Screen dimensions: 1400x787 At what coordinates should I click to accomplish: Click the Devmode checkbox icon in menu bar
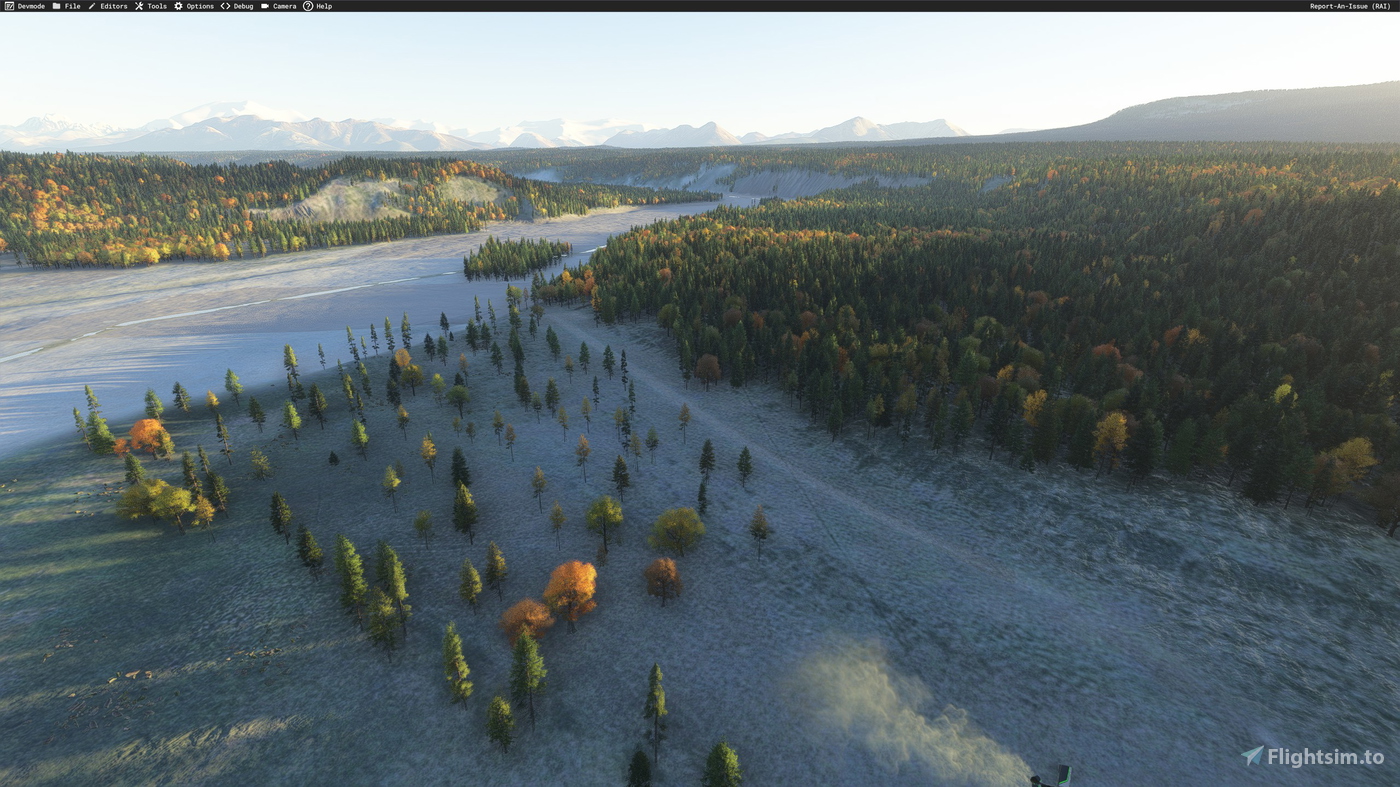(7, 5)
